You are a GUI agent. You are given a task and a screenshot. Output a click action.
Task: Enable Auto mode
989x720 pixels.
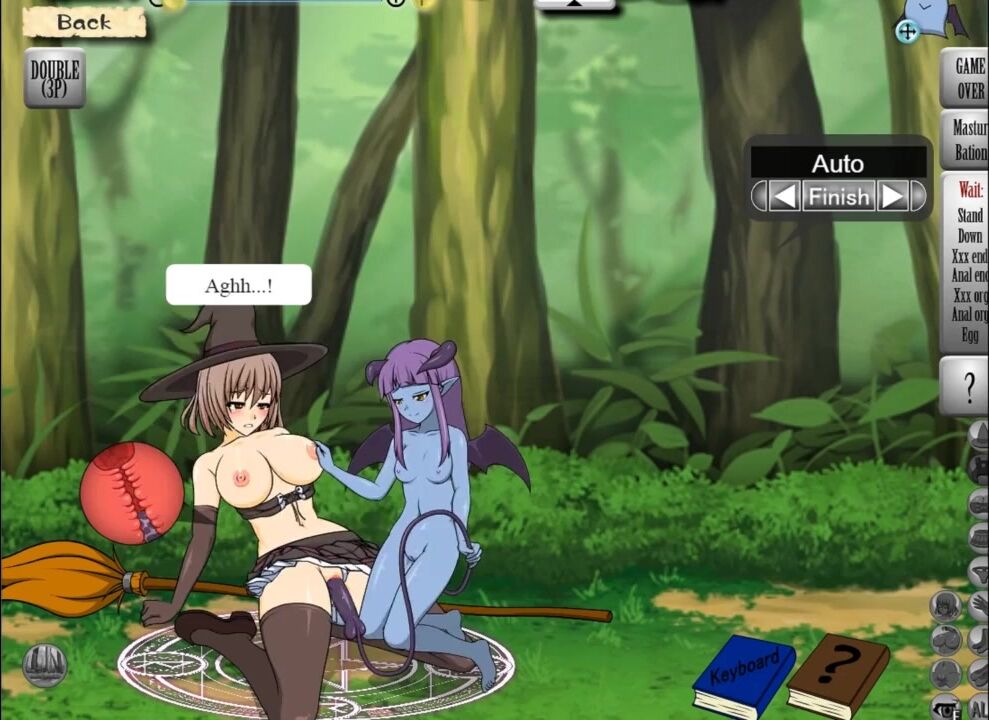(x=838, y=163)
